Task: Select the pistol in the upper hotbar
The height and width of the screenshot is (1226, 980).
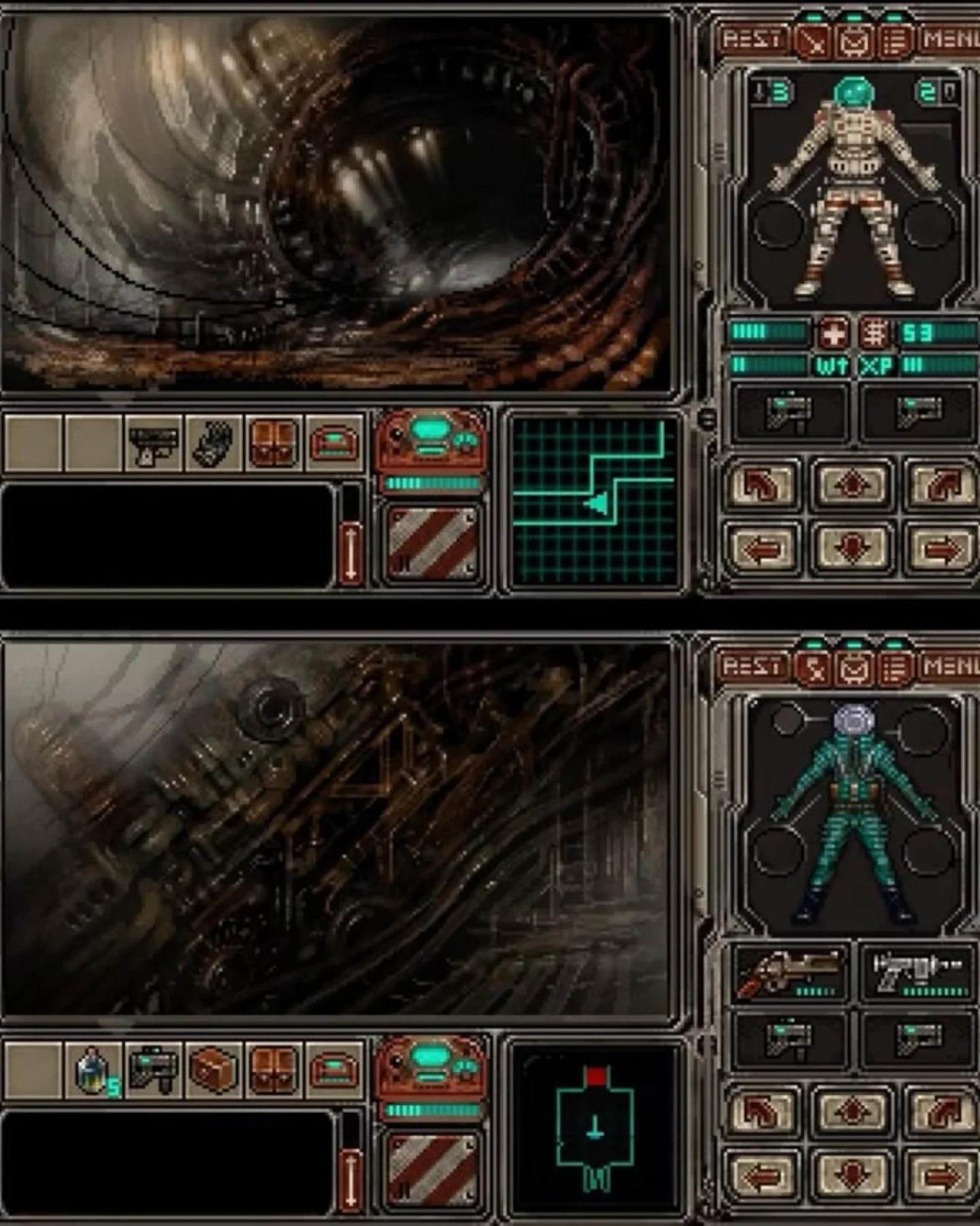Action: click(154, 443)
